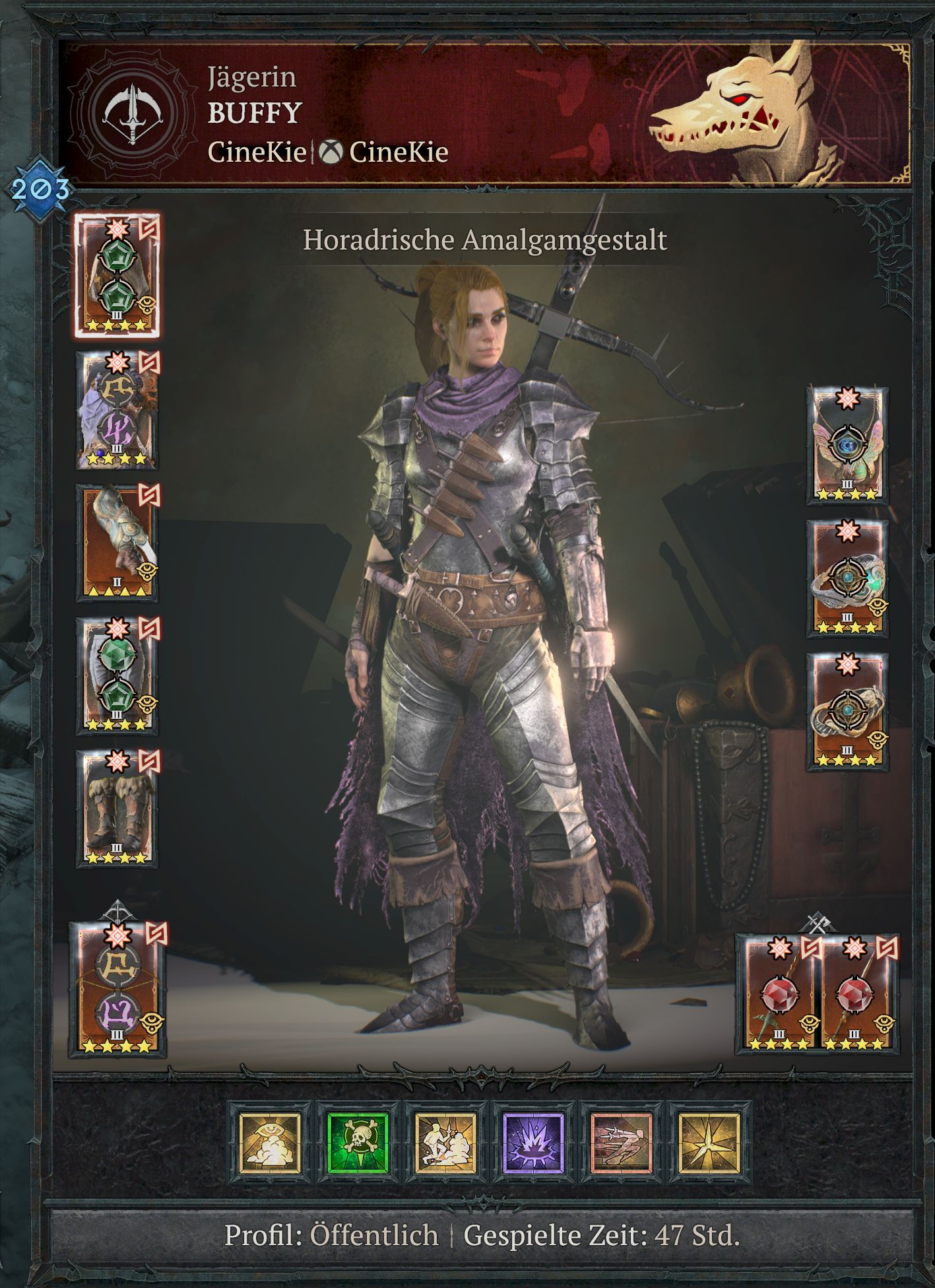Select the golden braided ring slot
Image resolution: width=935 pixels, height=1288 pixels.
coord(847,712)
